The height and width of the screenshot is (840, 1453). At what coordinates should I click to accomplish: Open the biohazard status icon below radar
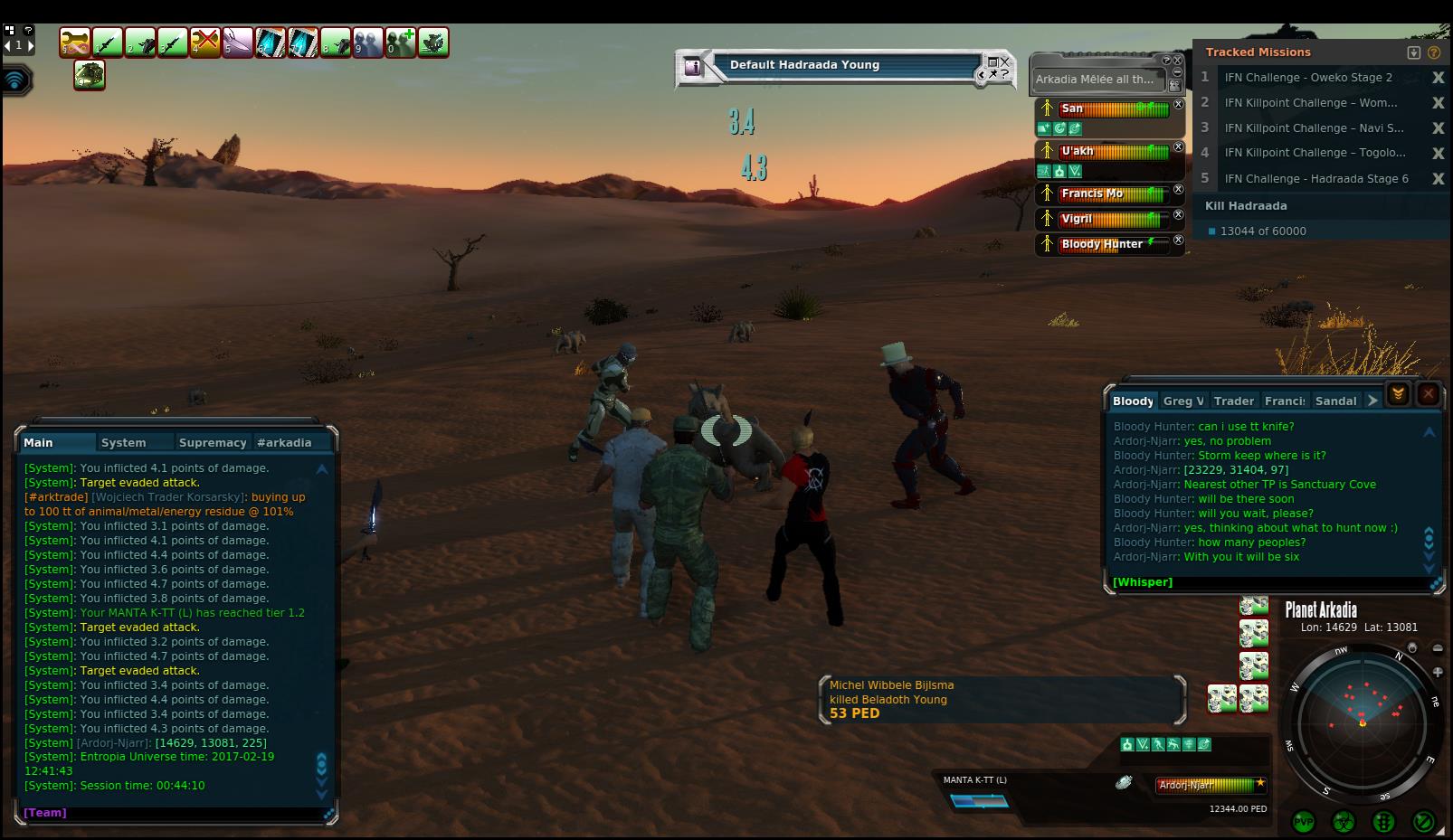[1344, 822]
